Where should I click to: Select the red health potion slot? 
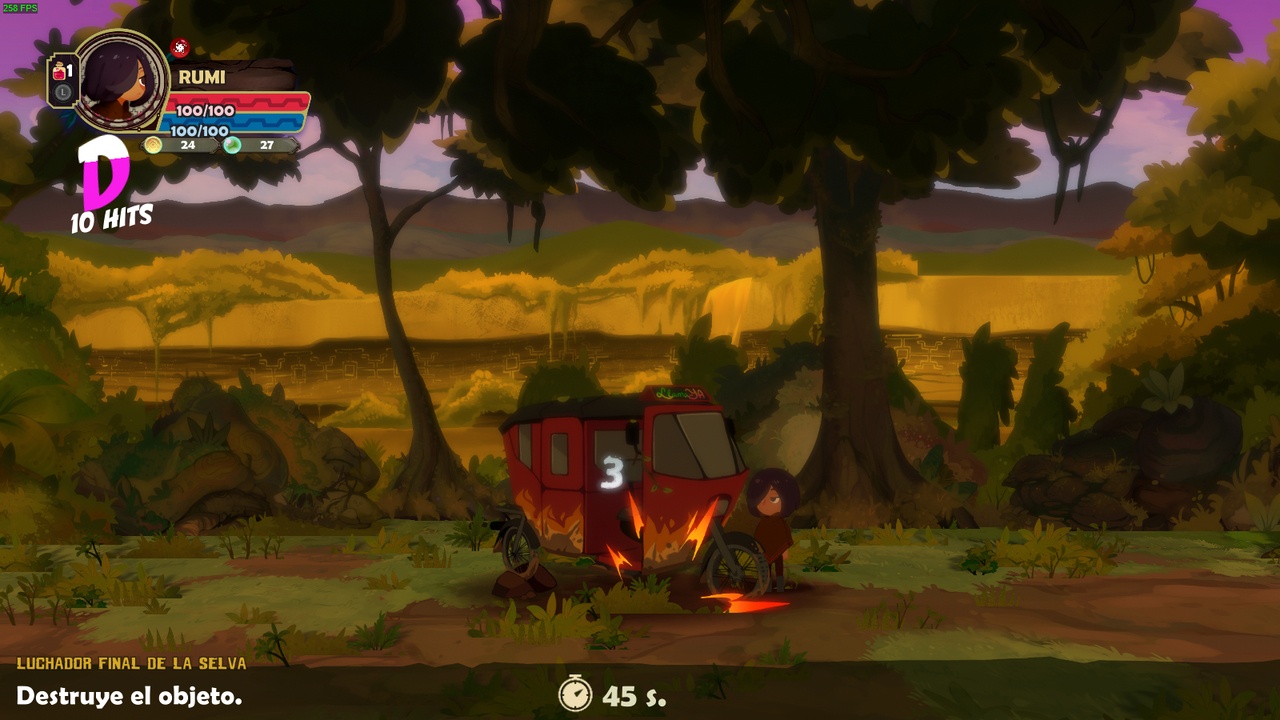[61, 72]
